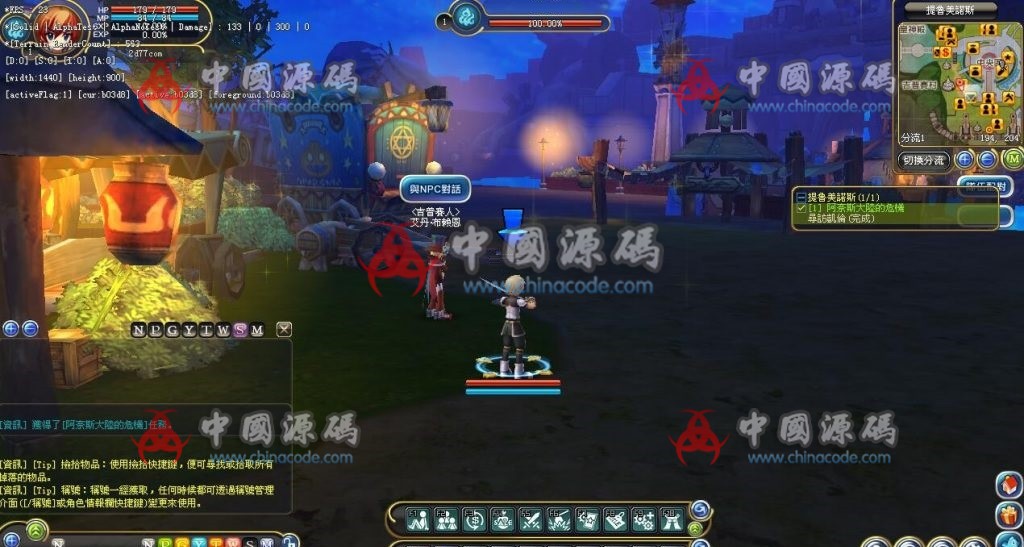This screenshot has width=1024, height=547.
Task: Select the N chat channel tab
Action: point(138,330)
